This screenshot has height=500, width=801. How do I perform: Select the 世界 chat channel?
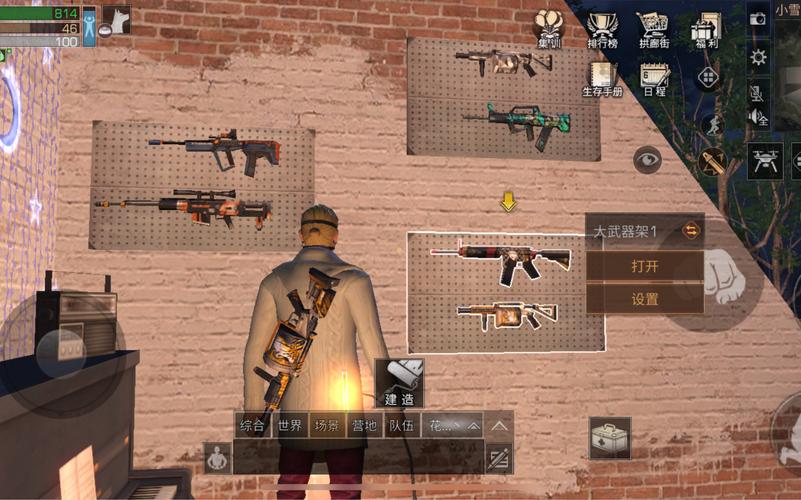click(290, 426)
